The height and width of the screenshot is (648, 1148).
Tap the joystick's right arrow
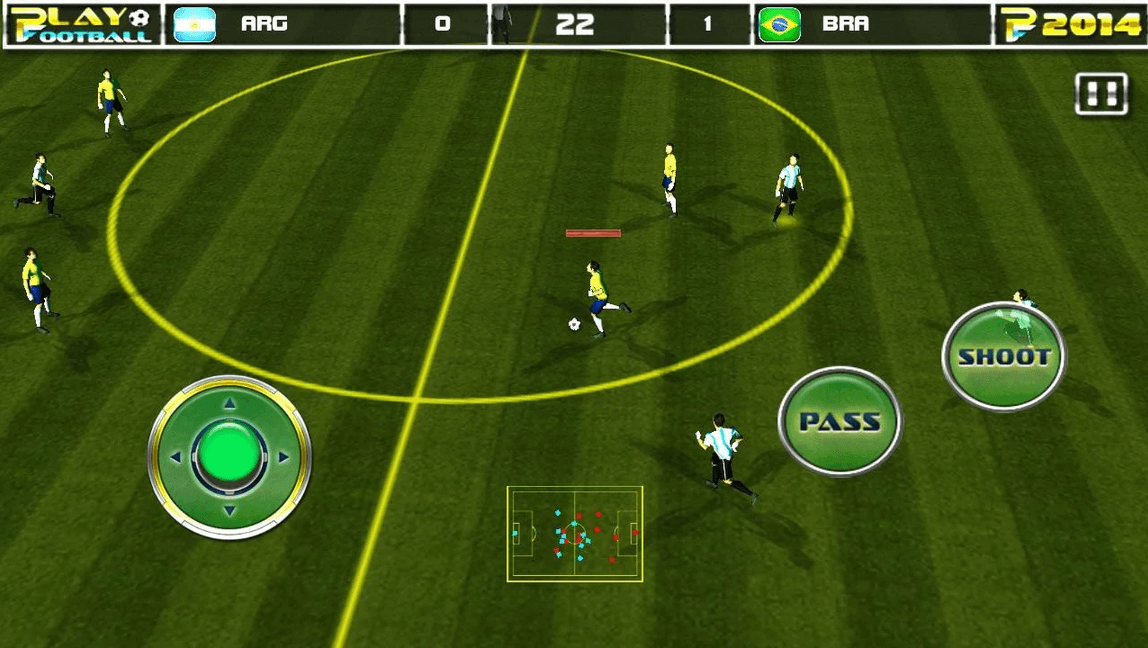[283, 457]
